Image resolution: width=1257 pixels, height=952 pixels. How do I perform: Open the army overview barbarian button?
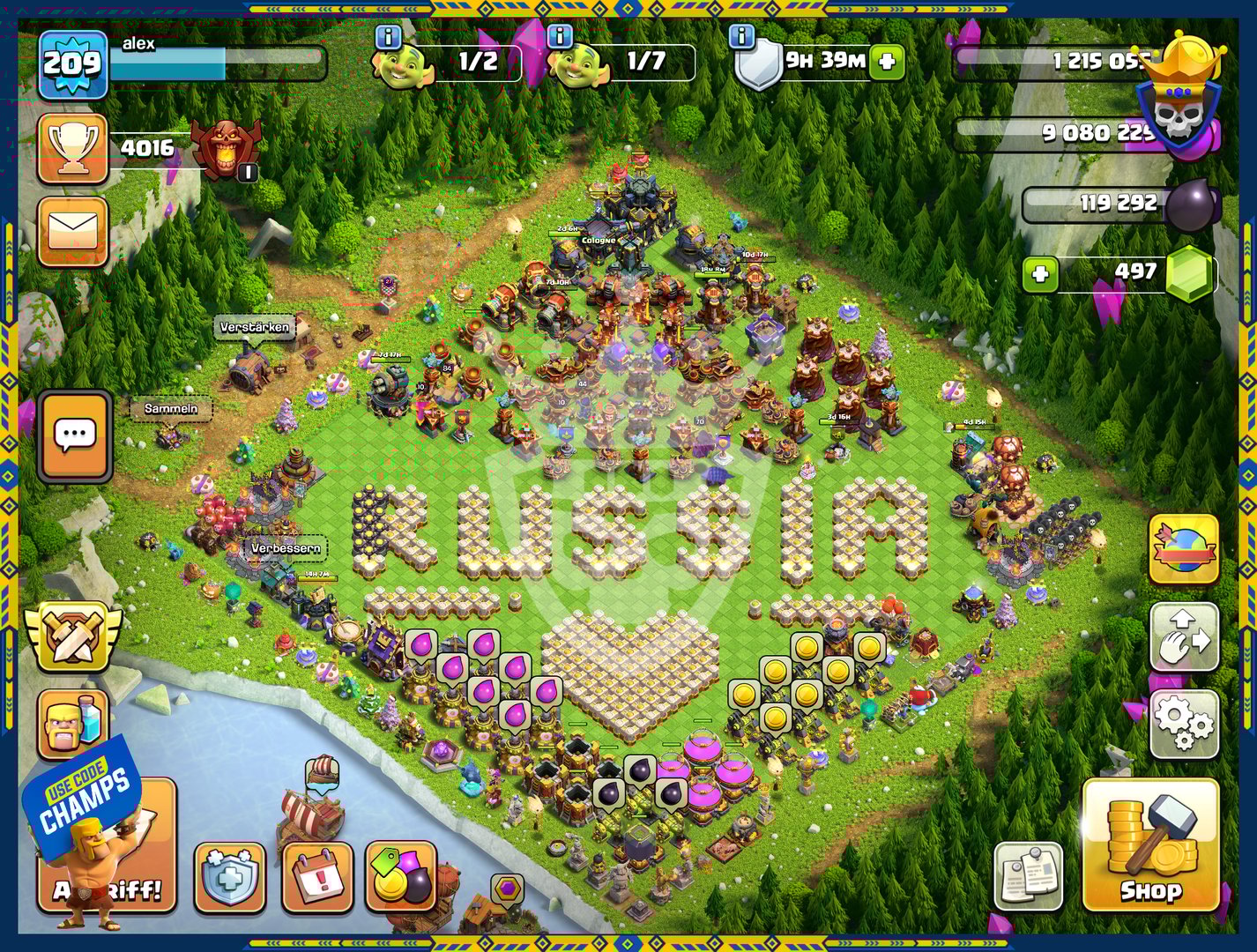[73, 725]
